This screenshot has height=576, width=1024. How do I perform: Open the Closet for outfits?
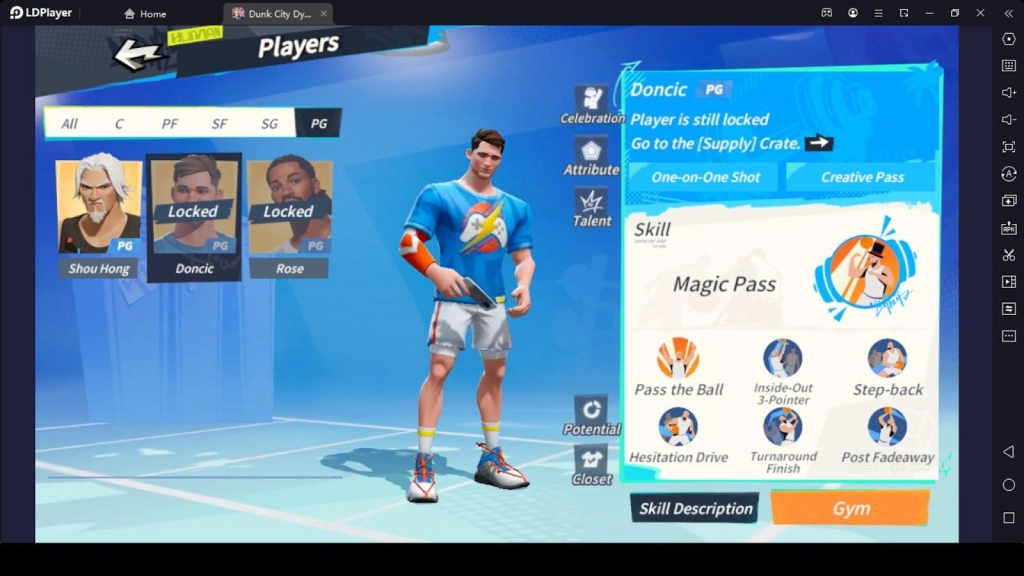(592, 466)
